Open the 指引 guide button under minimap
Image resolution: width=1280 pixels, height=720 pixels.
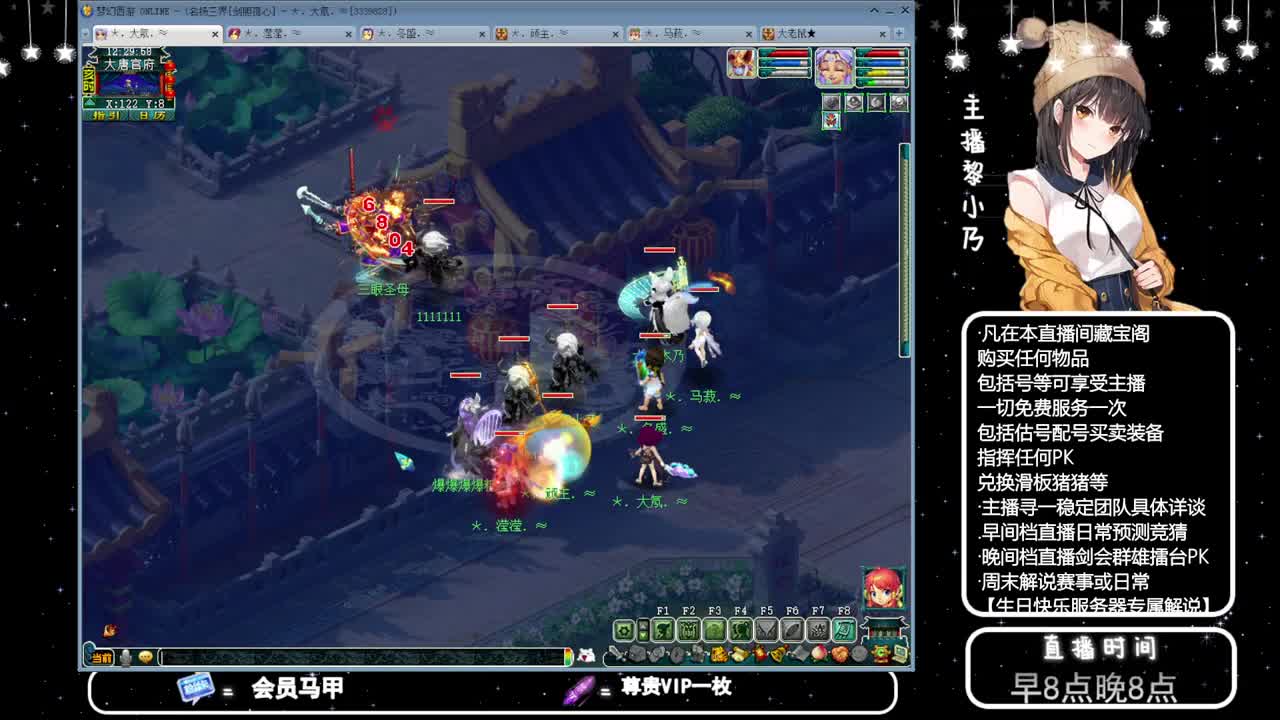(107, 115)
